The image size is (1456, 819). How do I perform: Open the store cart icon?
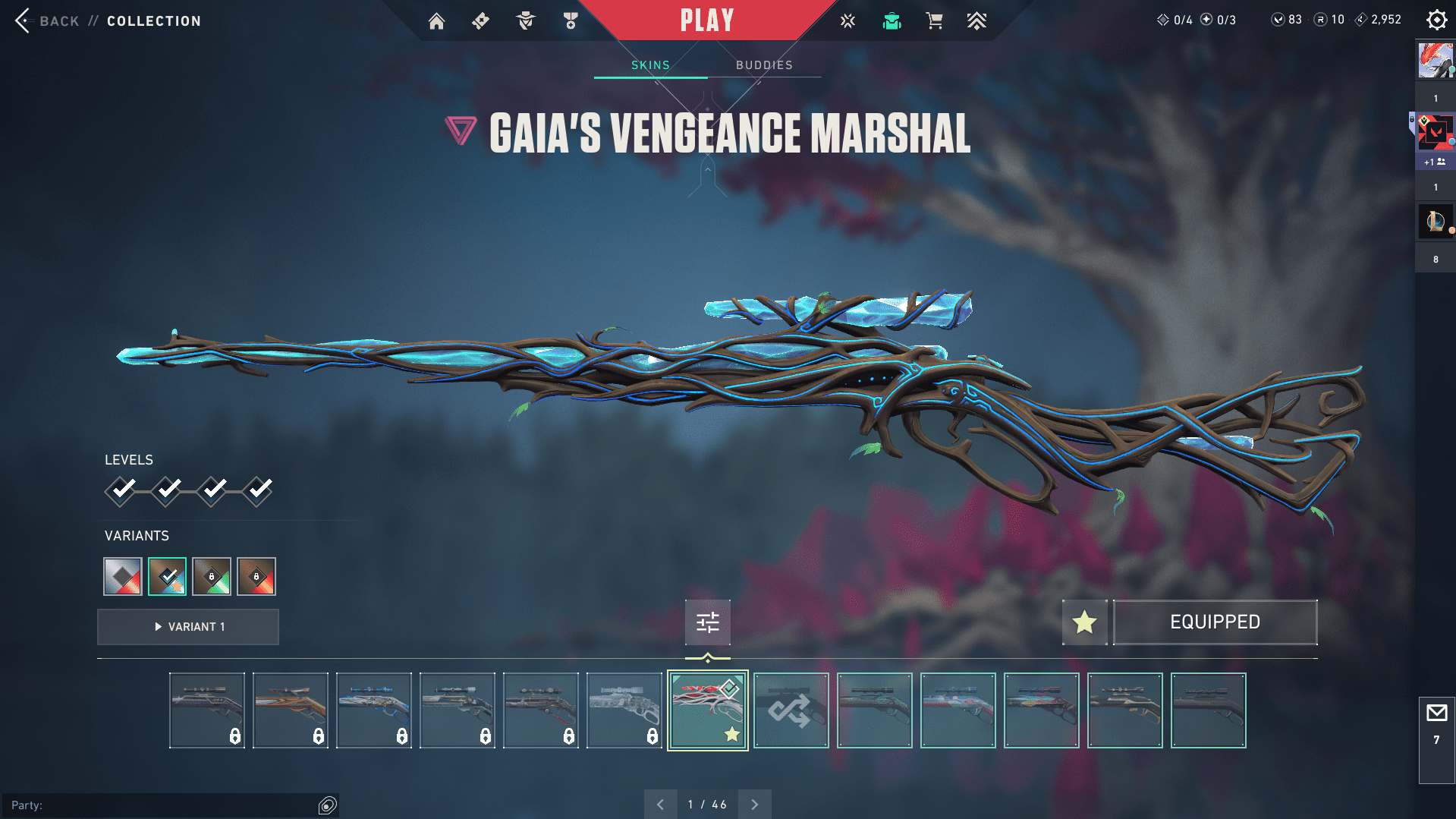pyautogui.click(x=934, y=21)
